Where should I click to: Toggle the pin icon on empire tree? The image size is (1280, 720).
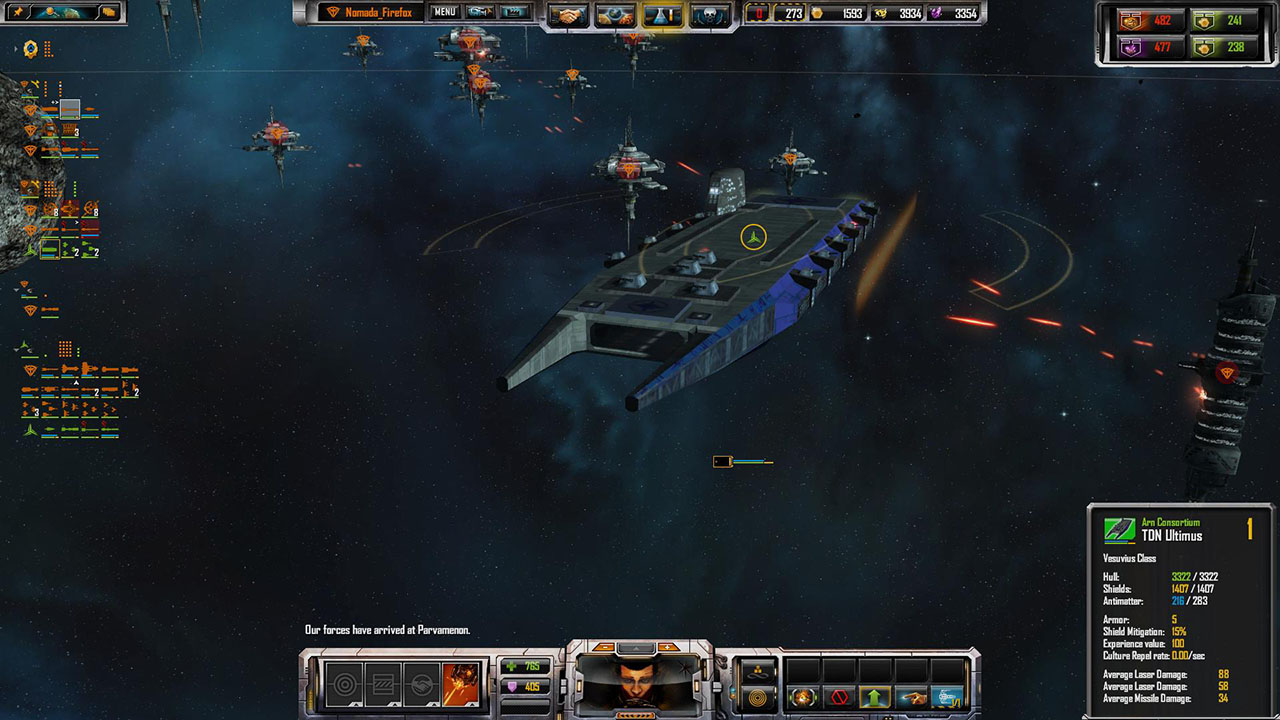(18, 12)
